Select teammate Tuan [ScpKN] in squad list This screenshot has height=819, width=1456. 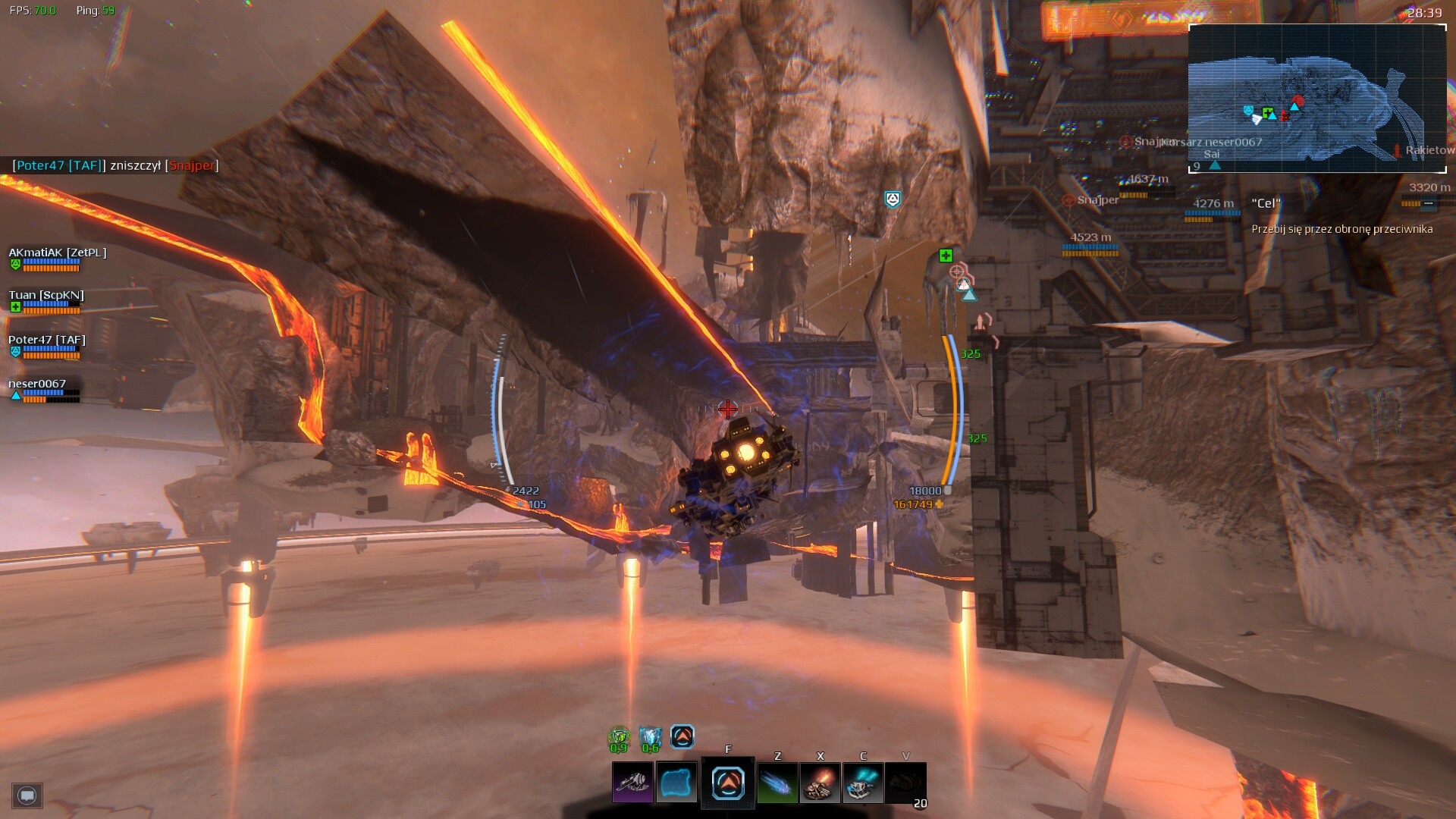[46, 296]
